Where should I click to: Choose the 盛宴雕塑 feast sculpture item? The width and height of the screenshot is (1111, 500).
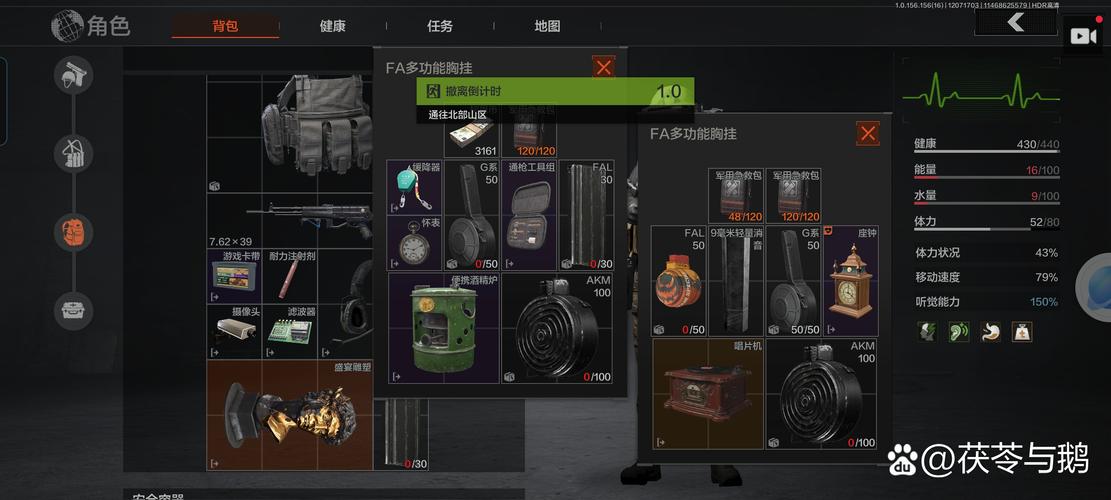(288, 414)
